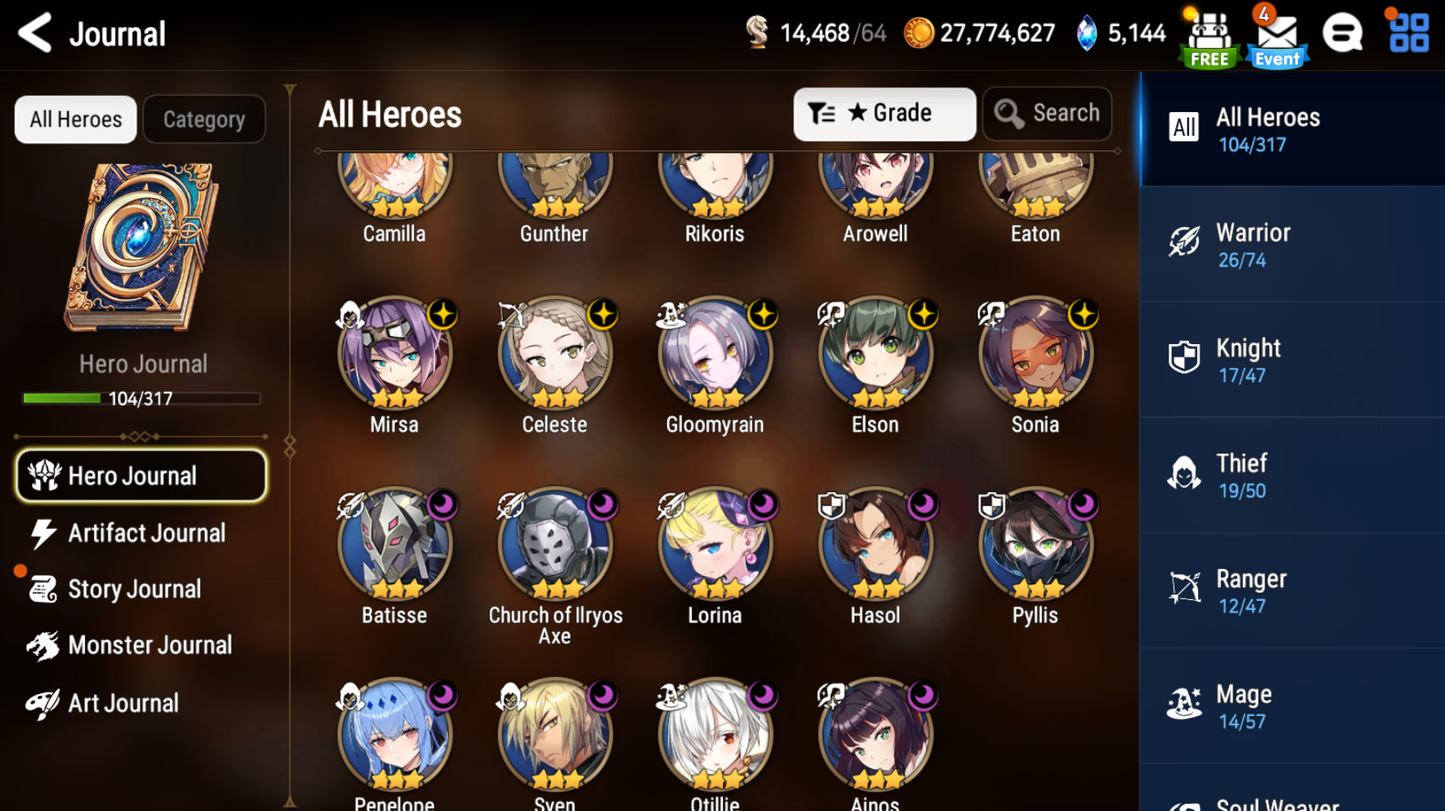Click the Hero Journal progress bar
The image size is (1445, 811).
[142, 398]
